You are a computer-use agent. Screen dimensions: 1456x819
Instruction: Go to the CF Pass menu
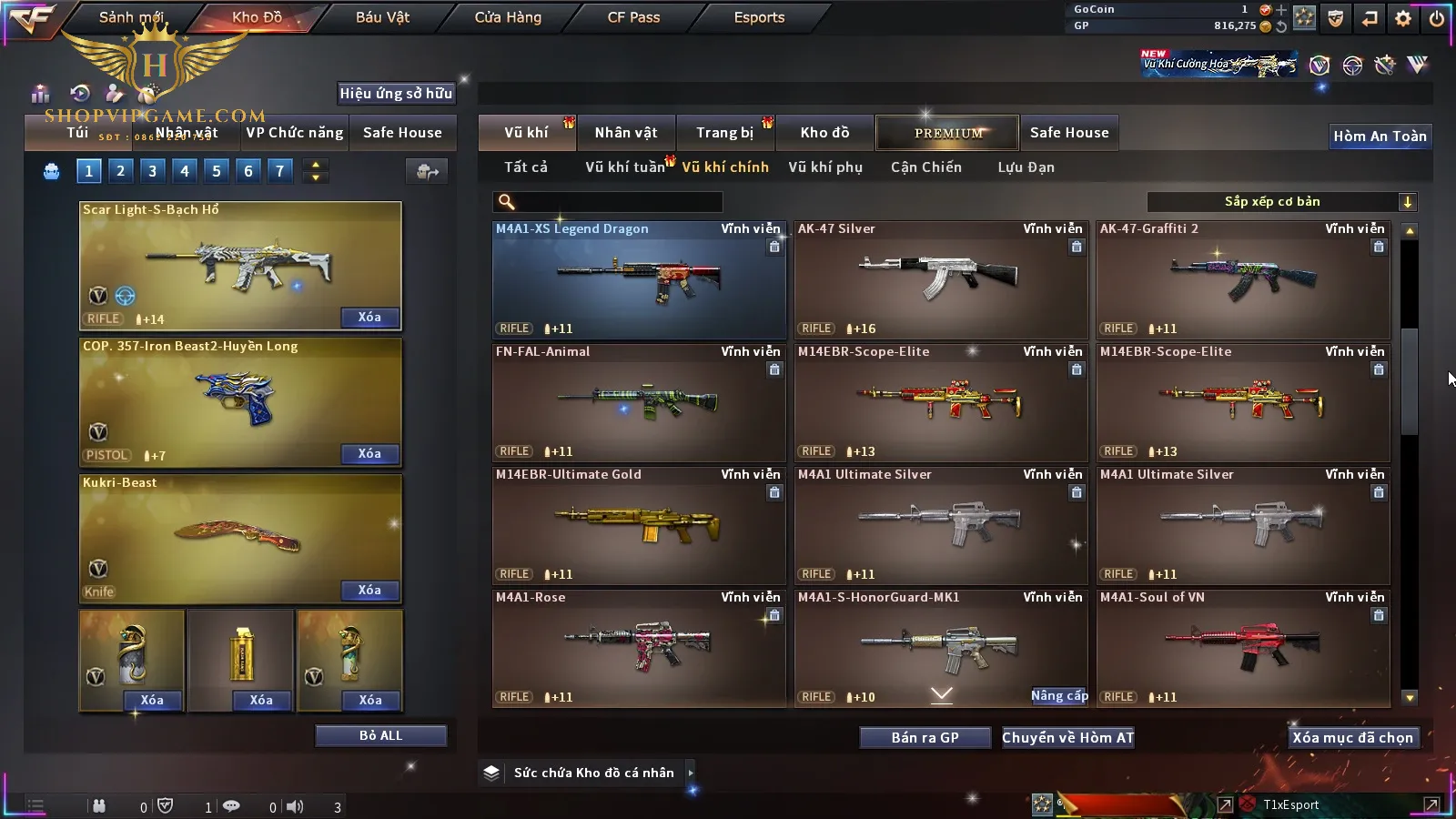(x=633, y=17)
